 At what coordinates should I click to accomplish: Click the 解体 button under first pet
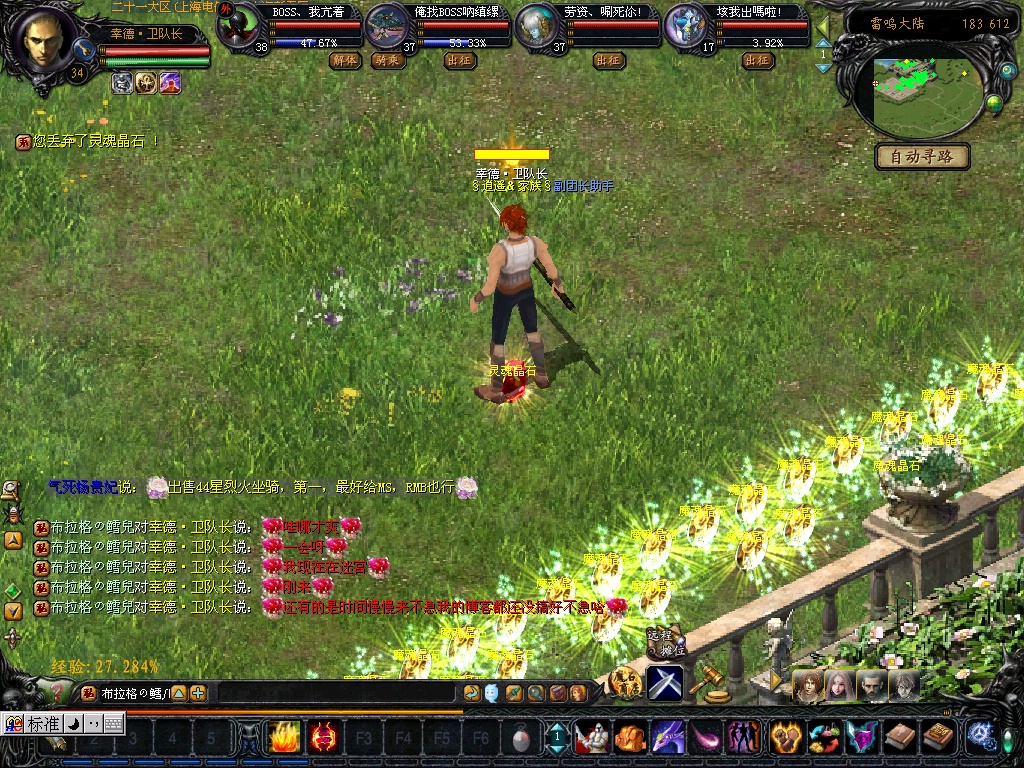click(345, 60)
